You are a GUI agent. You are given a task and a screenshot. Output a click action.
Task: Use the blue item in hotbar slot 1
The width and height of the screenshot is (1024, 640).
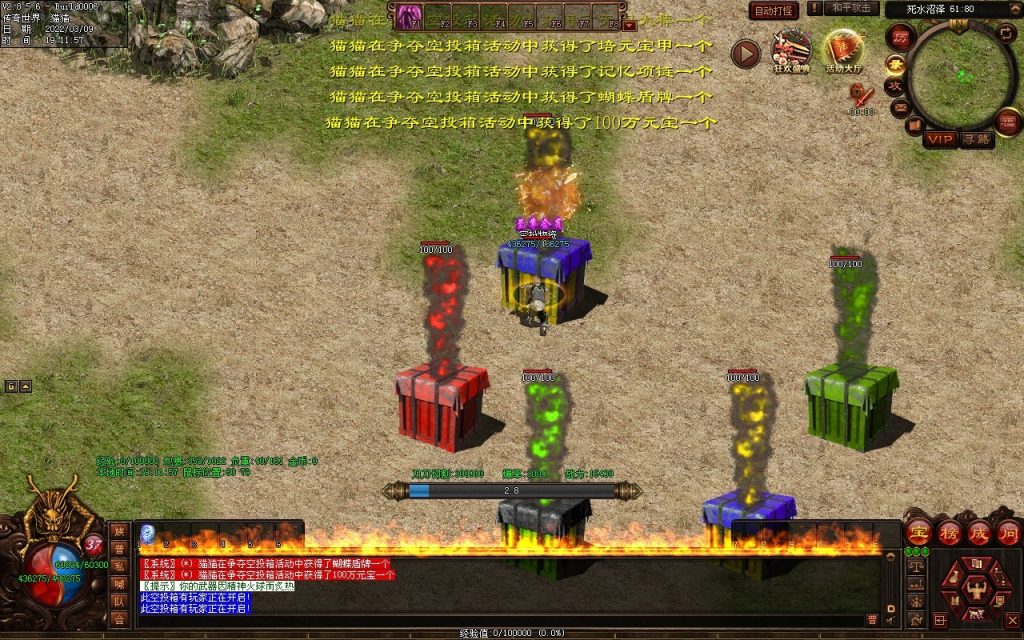tap(147, 532)
